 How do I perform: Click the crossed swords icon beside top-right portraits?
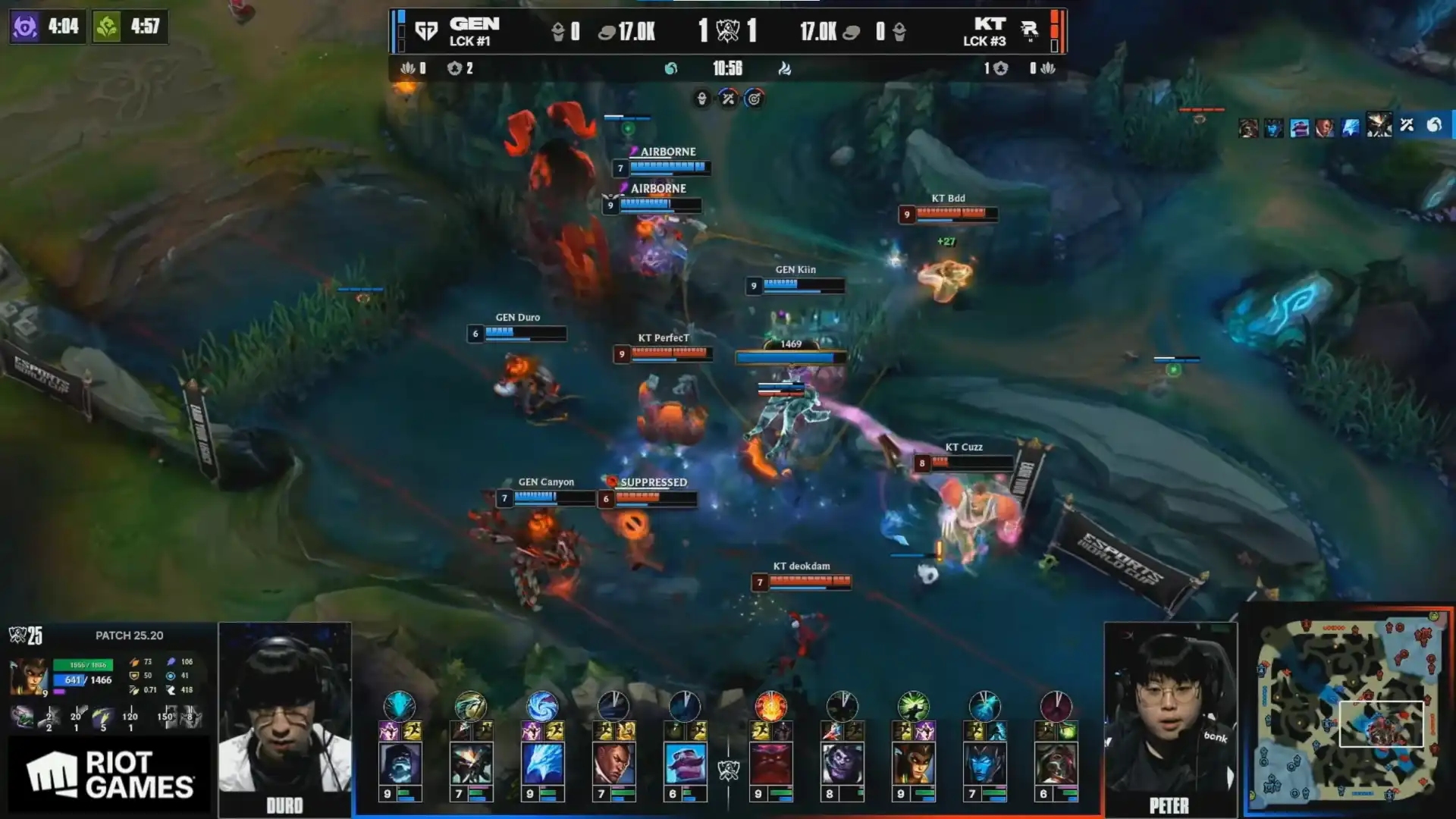tap(1407, 125)
